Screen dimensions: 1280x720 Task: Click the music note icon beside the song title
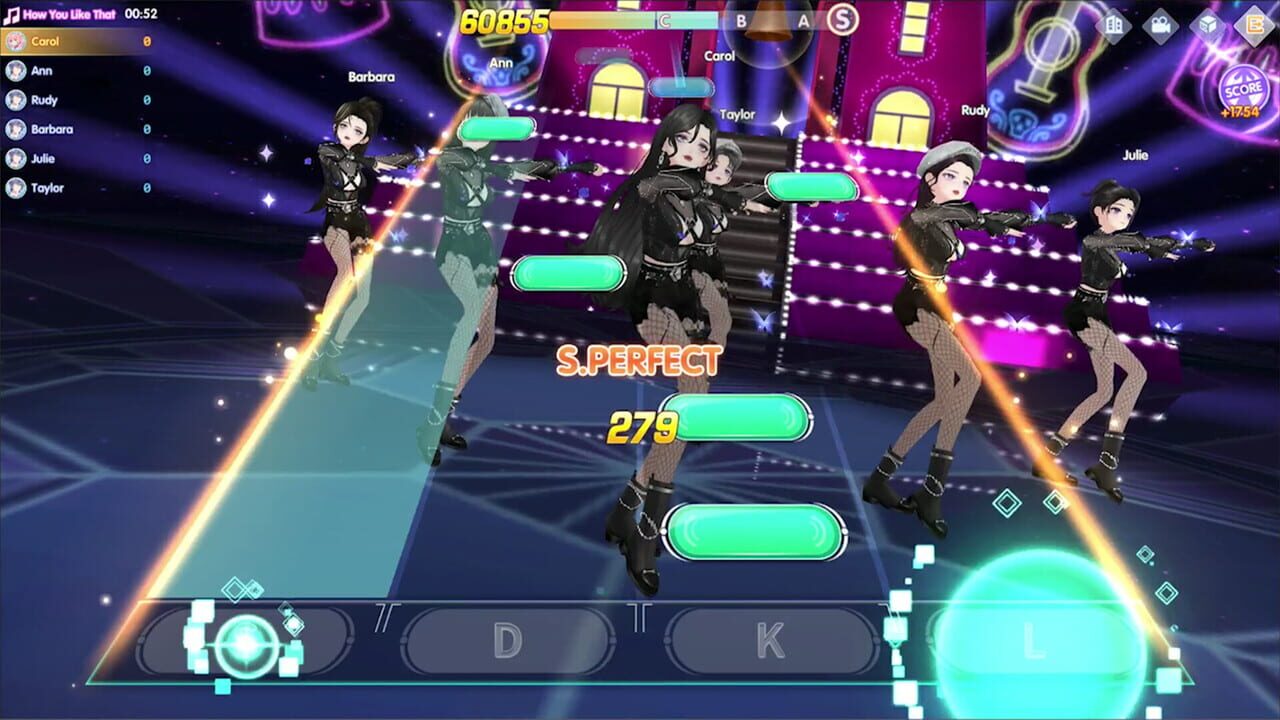(x=10, y=13)
